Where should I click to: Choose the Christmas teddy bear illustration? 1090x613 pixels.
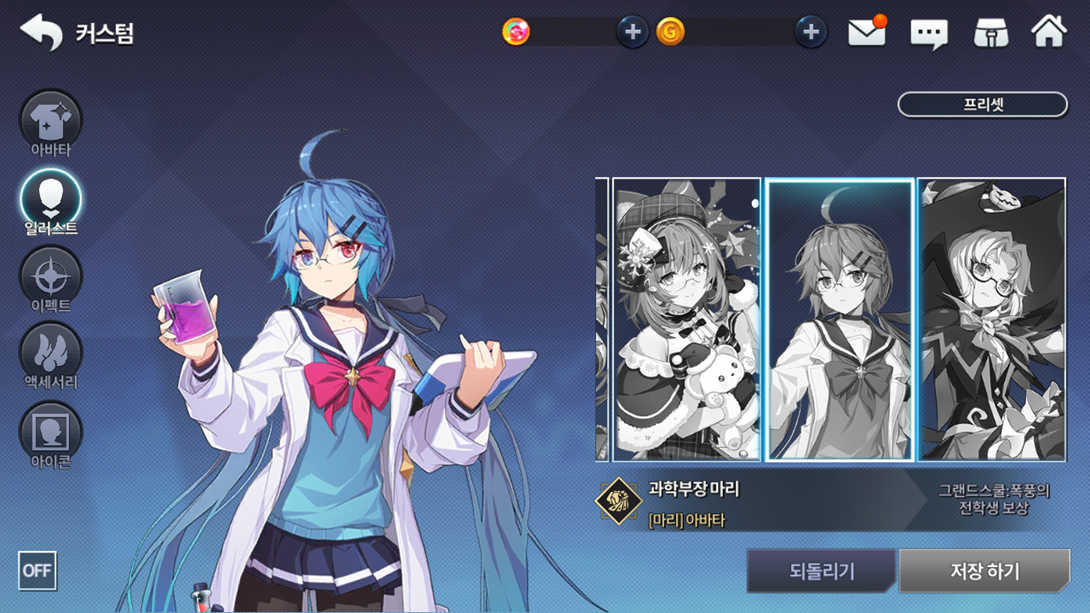(x=686, y=319)
